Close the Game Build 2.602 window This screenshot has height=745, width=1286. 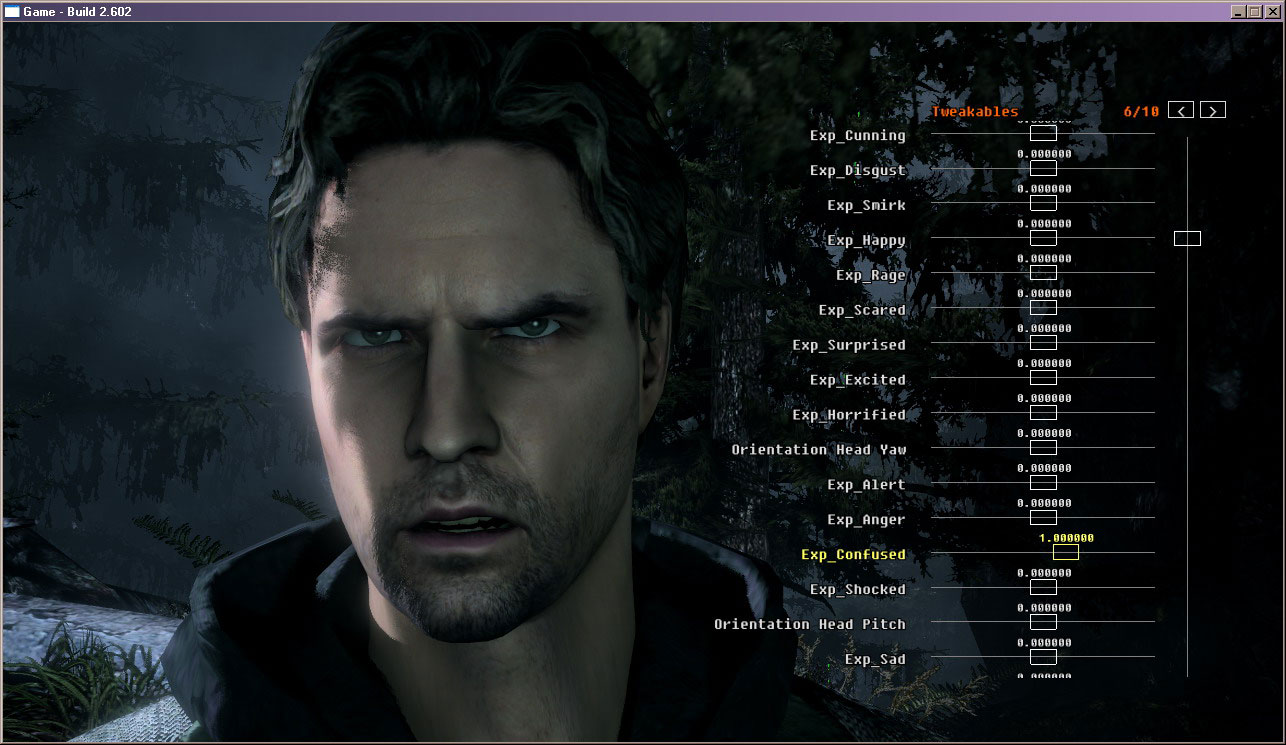coord(1272,12)
